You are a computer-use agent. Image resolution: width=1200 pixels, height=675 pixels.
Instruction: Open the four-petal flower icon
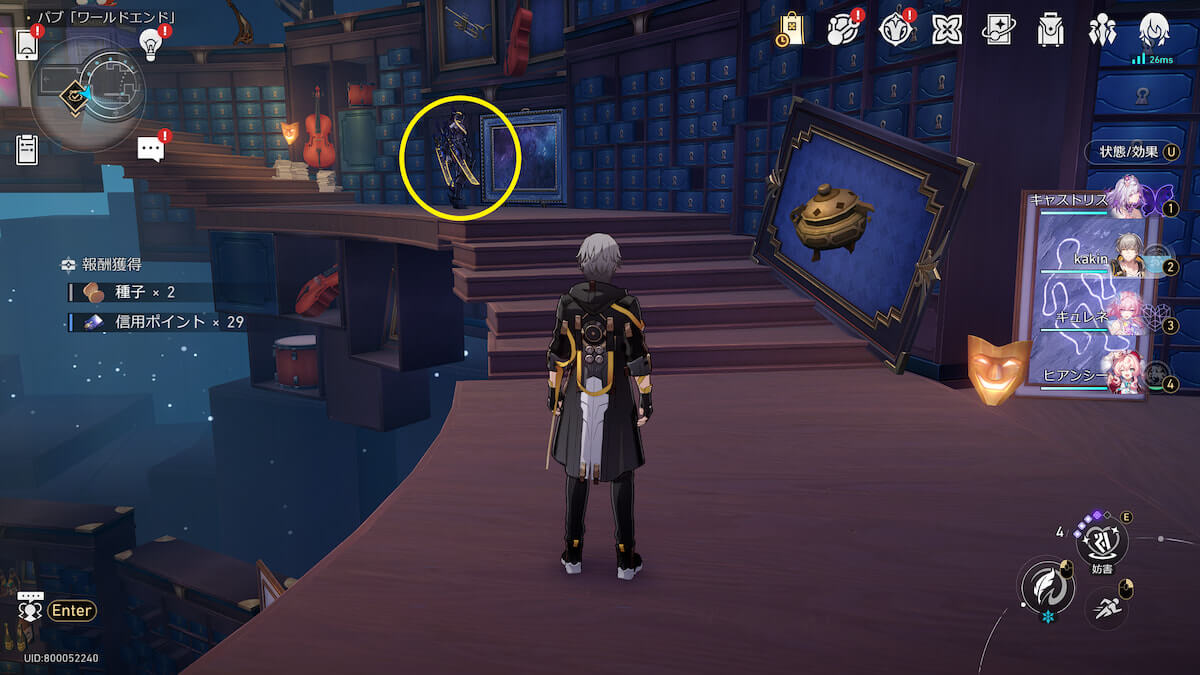click(x=947, y=29)
